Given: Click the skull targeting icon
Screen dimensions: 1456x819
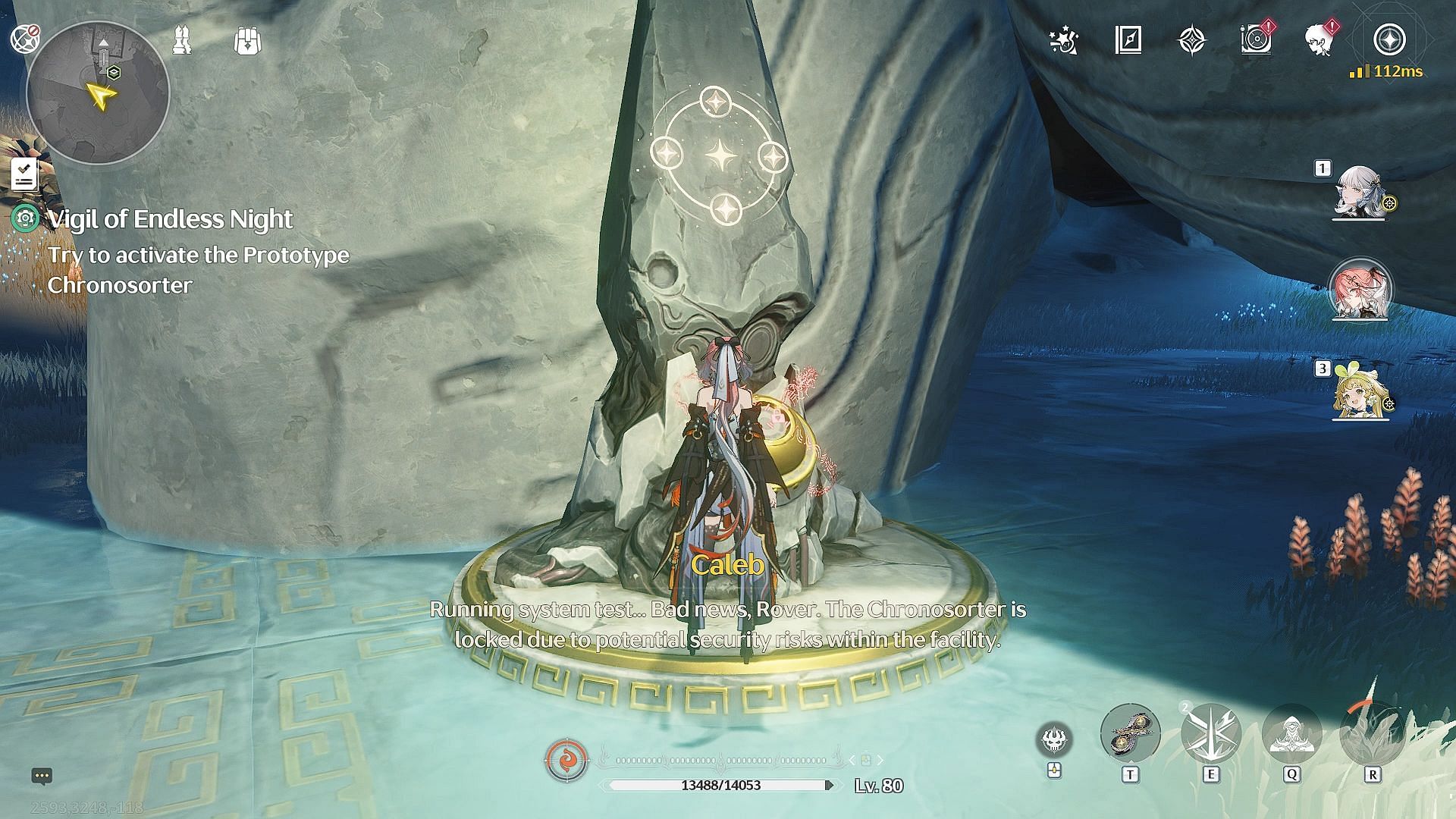Looking at the screenshot, I should [1054, 739].
